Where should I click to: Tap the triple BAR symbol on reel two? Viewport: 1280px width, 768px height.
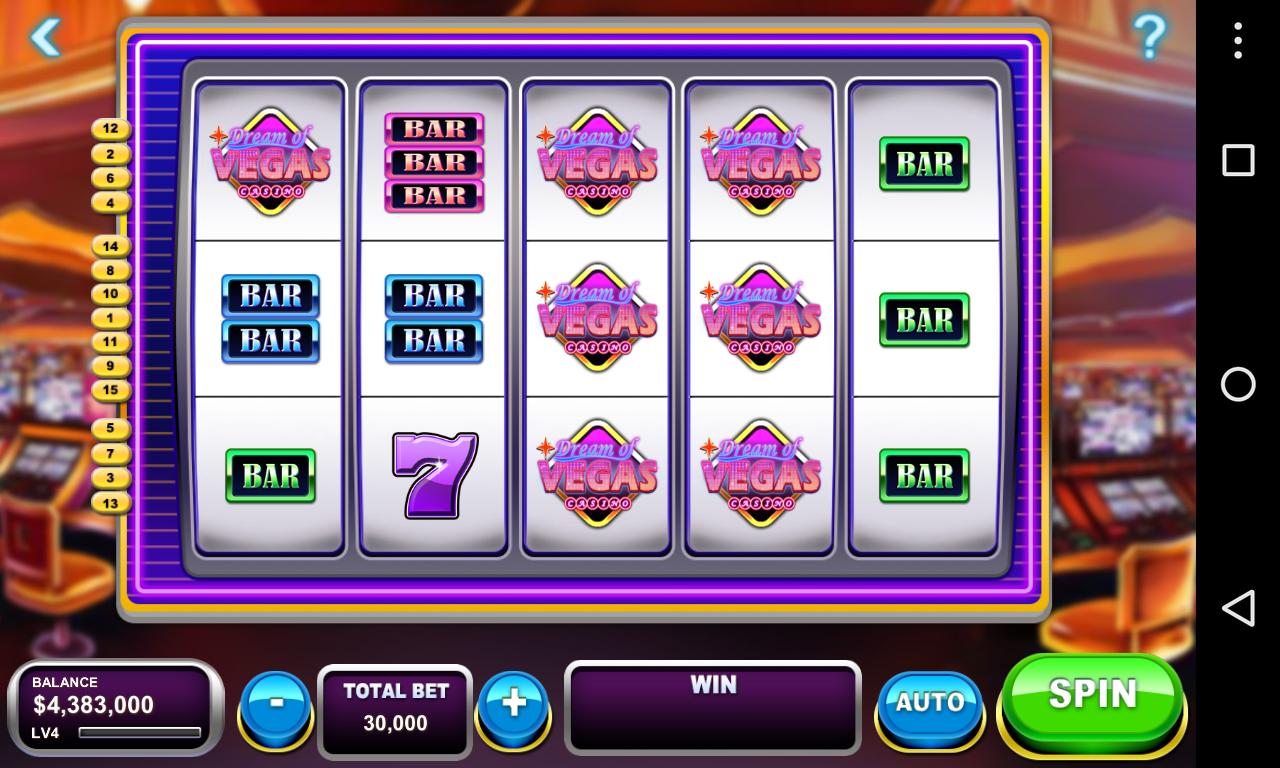click(433, 160)
